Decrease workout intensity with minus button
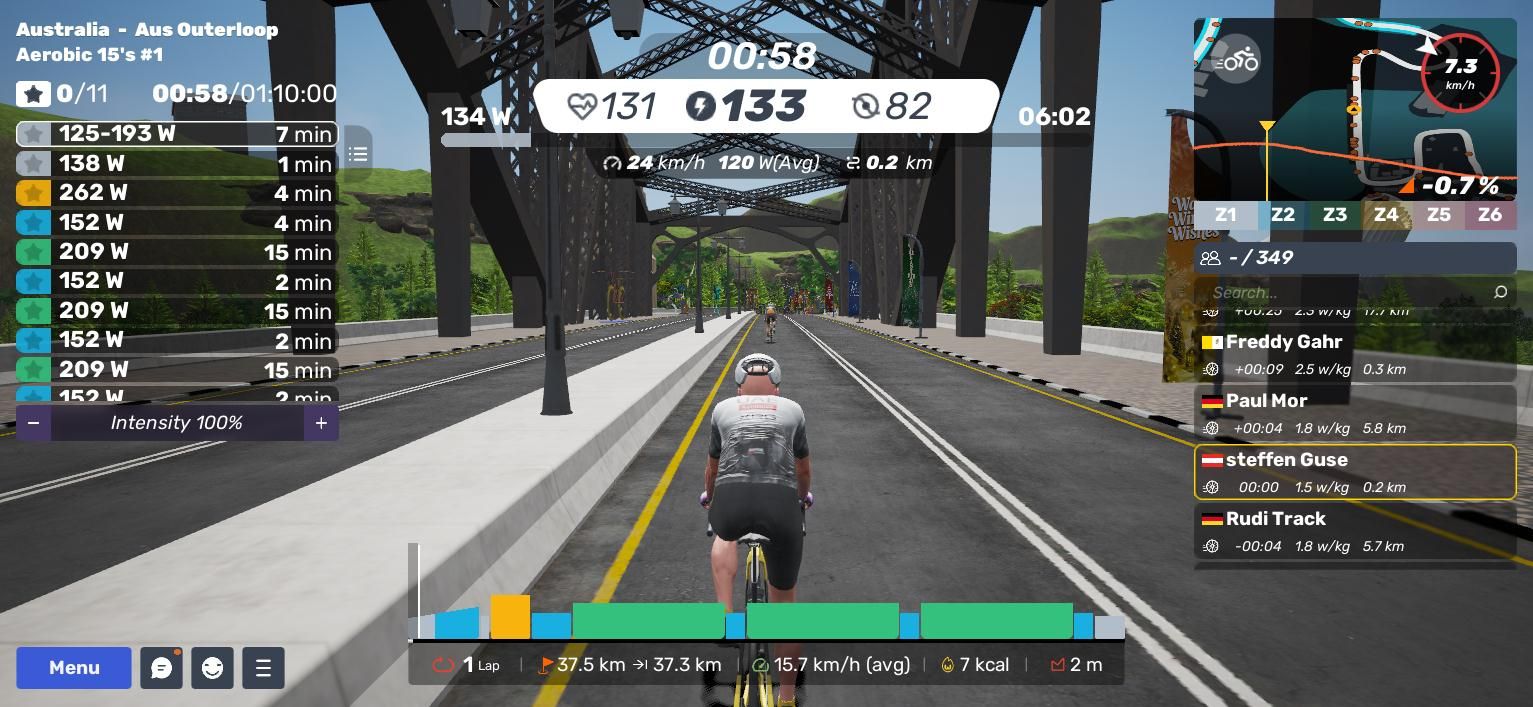This screenshot has height=707, width=1533. pyautogui.click(x=33, y=423)
